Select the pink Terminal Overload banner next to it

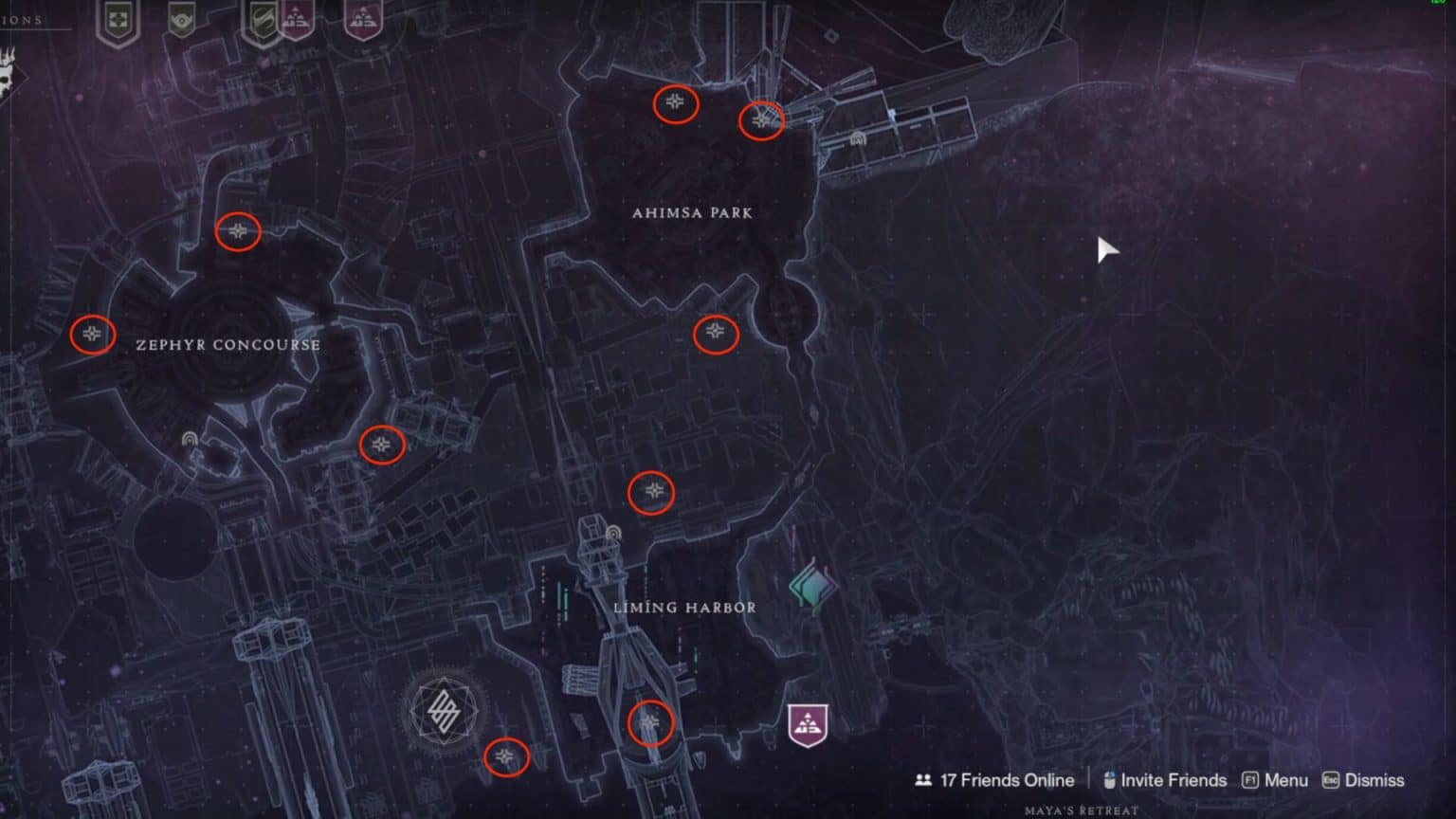pyautogui.click(x=296, y=17)
